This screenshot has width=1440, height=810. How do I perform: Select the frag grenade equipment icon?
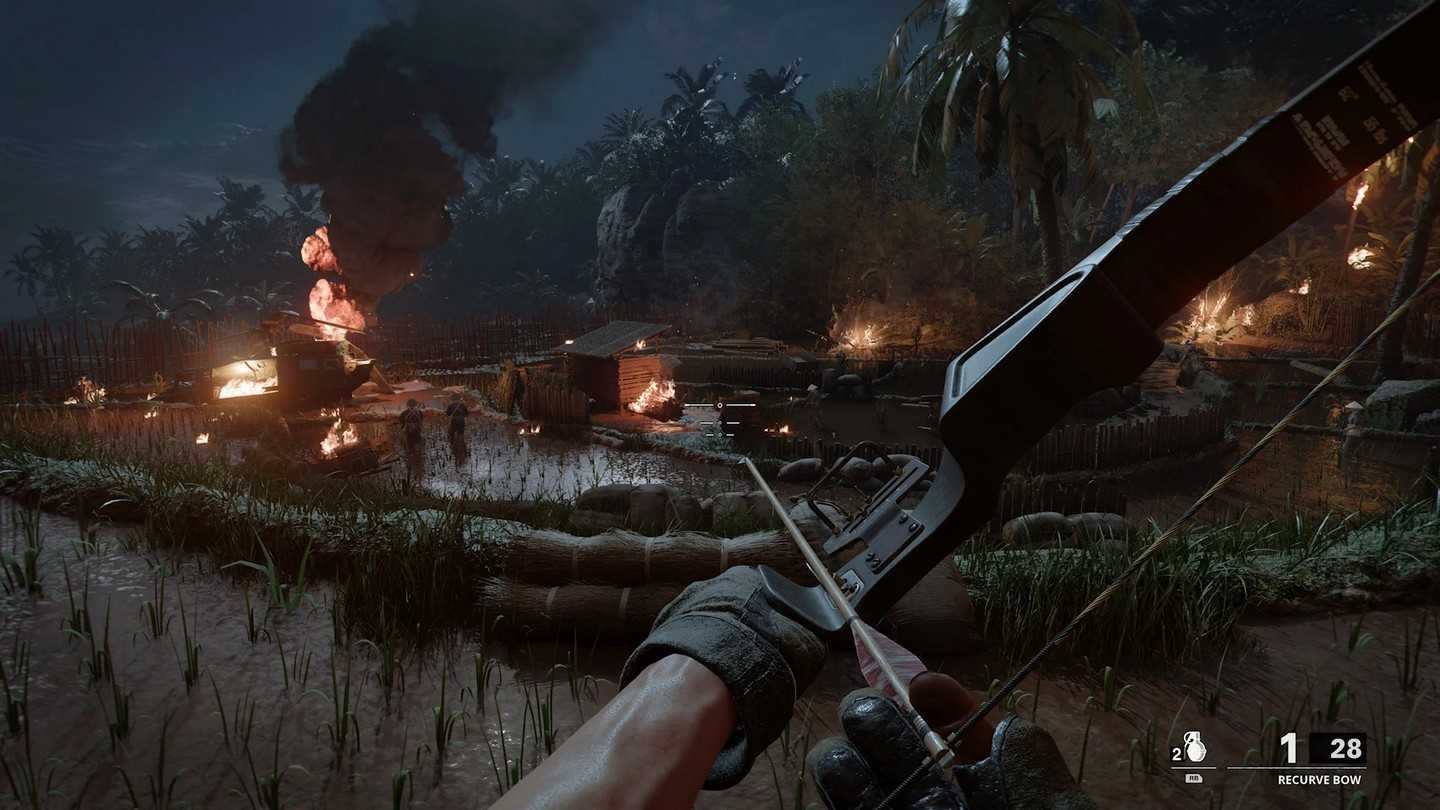(1195, 747)
